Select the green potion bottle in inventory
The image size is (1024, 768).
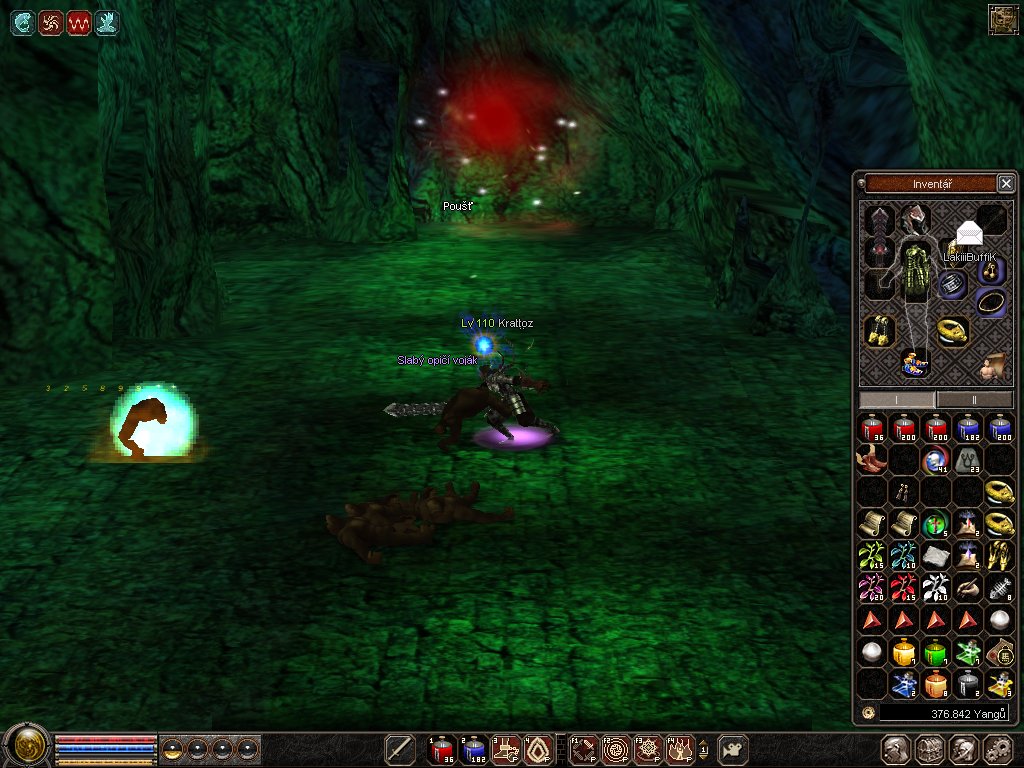(x=936, y=653)
